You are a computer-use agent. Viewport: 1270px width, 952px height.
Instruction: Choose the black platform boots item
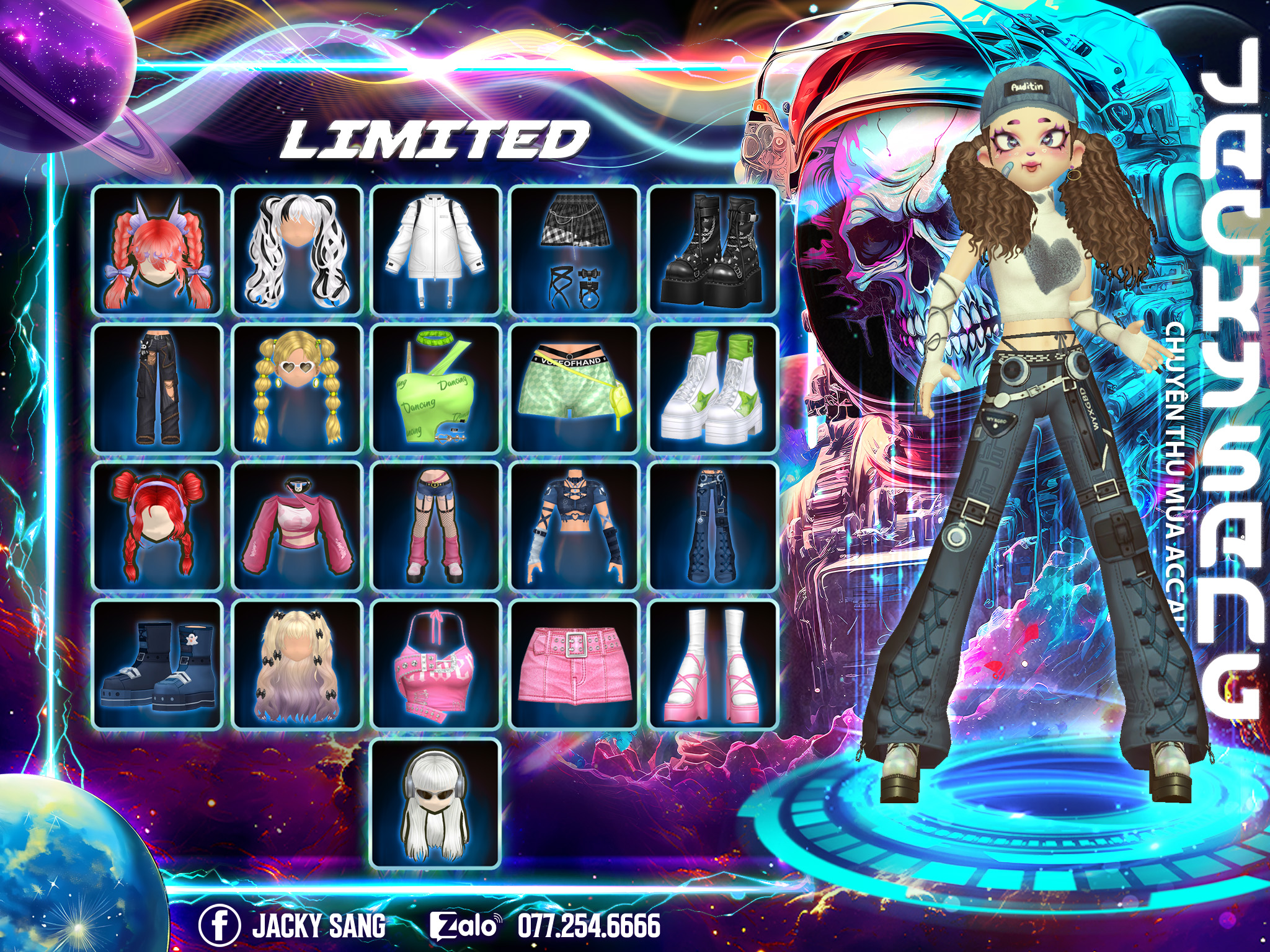(x=713, y=250)
